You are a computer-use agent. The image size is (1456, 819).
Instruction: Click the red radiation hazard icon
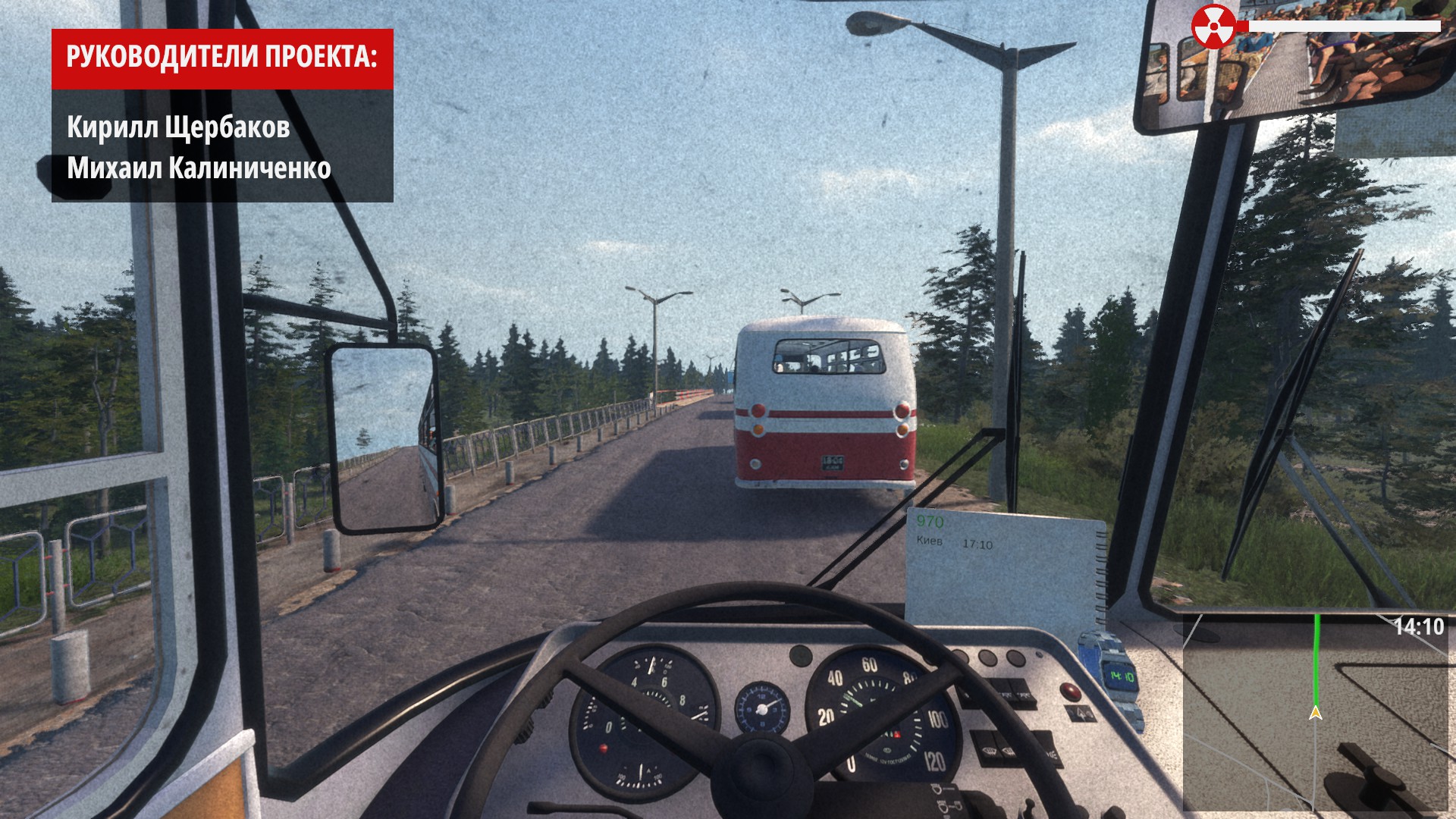click(x=1213, y=27)
